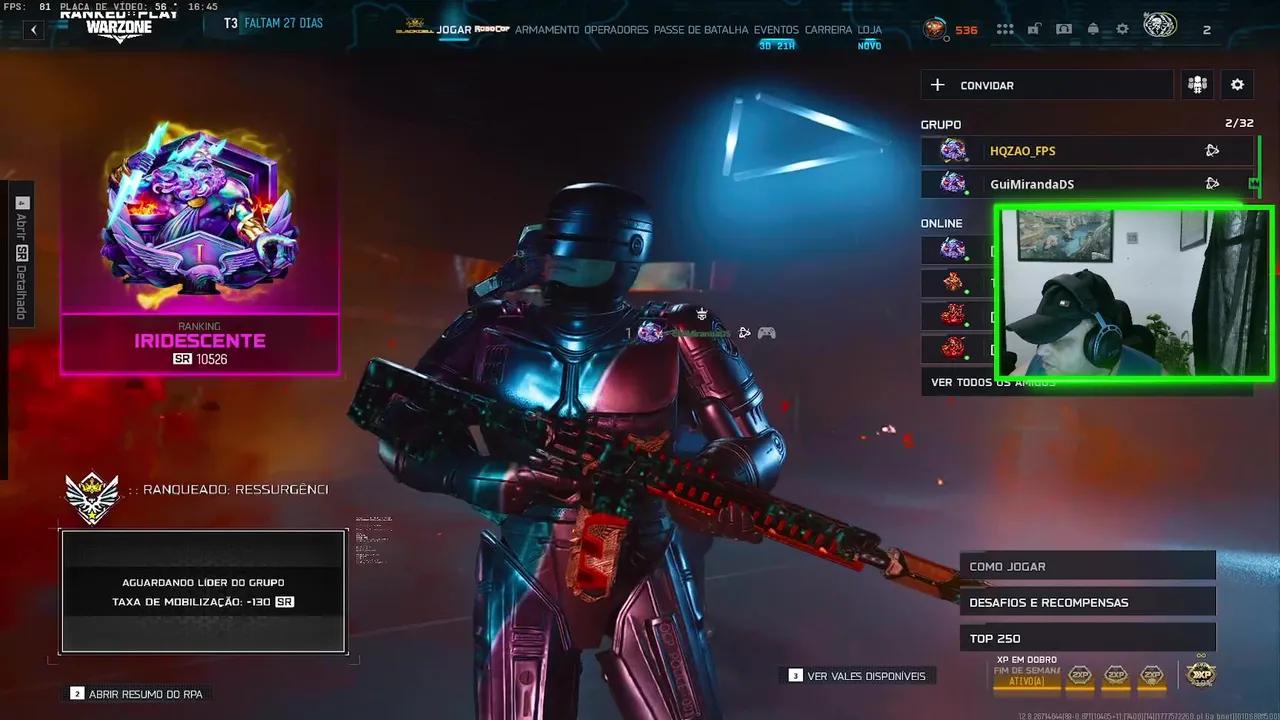Click the back arrow near Warzone logo

click(x=33, y=30)
